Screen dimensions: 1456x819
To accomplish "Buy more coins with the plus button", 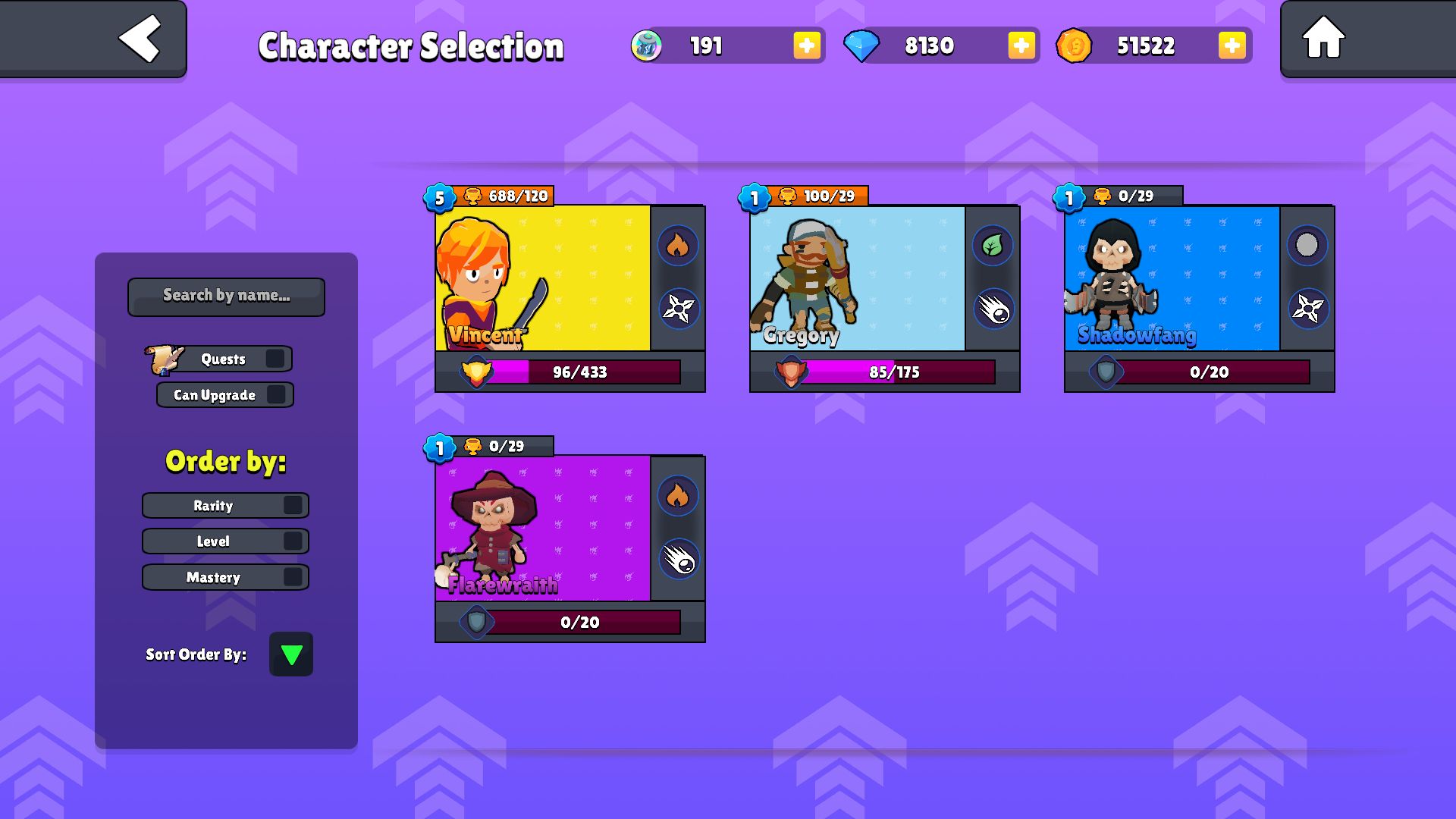I will [1232, 45].
